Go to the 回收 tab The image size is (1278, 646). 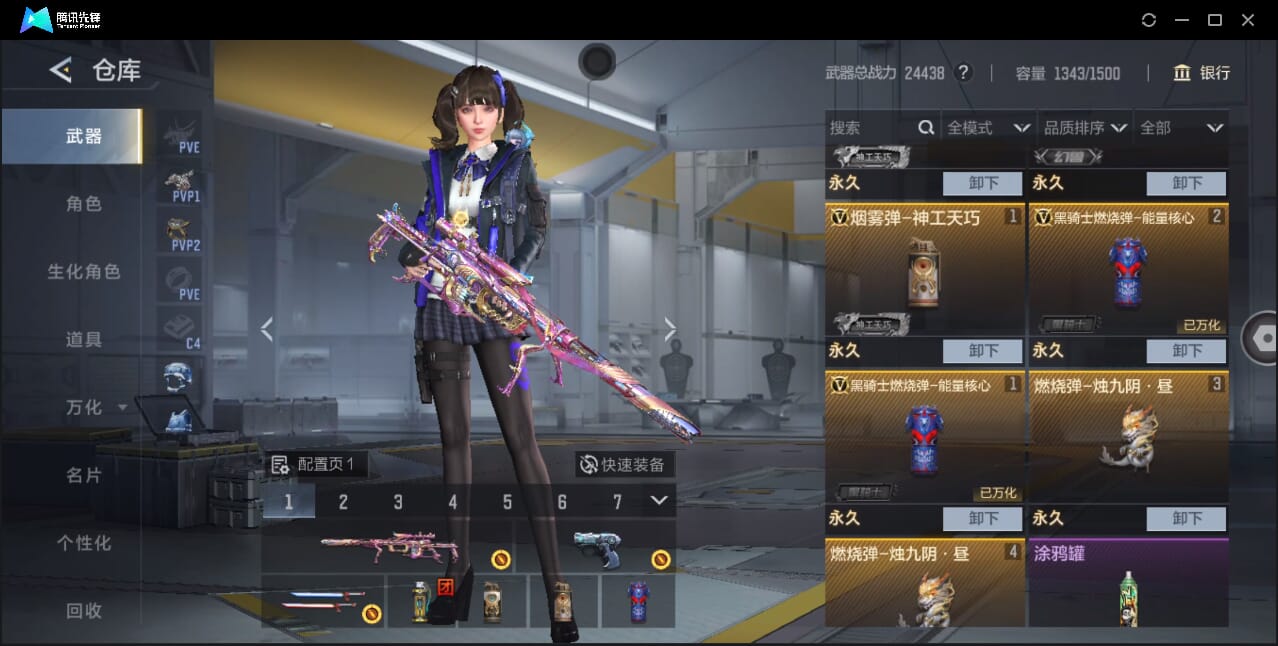click(84, 610)
